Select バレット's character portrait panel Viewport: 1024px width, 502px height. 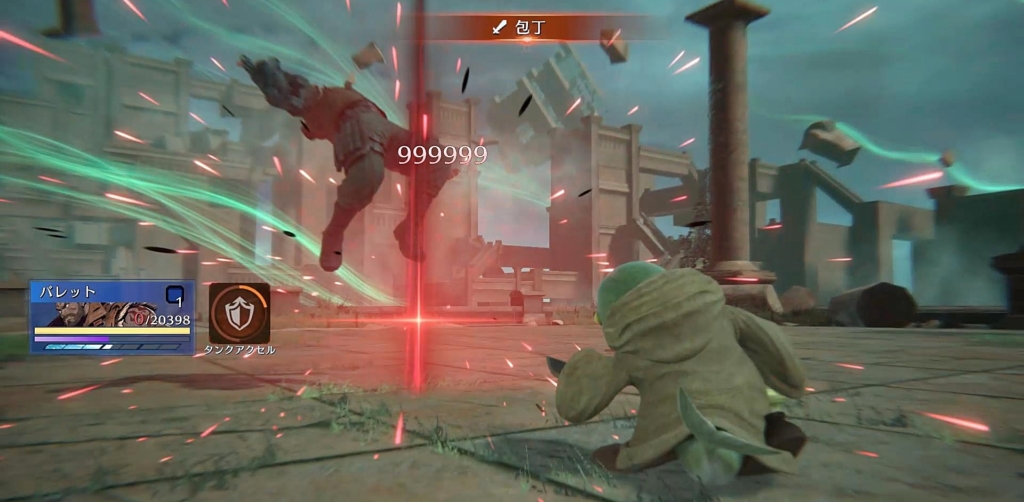click(x=111, y=315)
